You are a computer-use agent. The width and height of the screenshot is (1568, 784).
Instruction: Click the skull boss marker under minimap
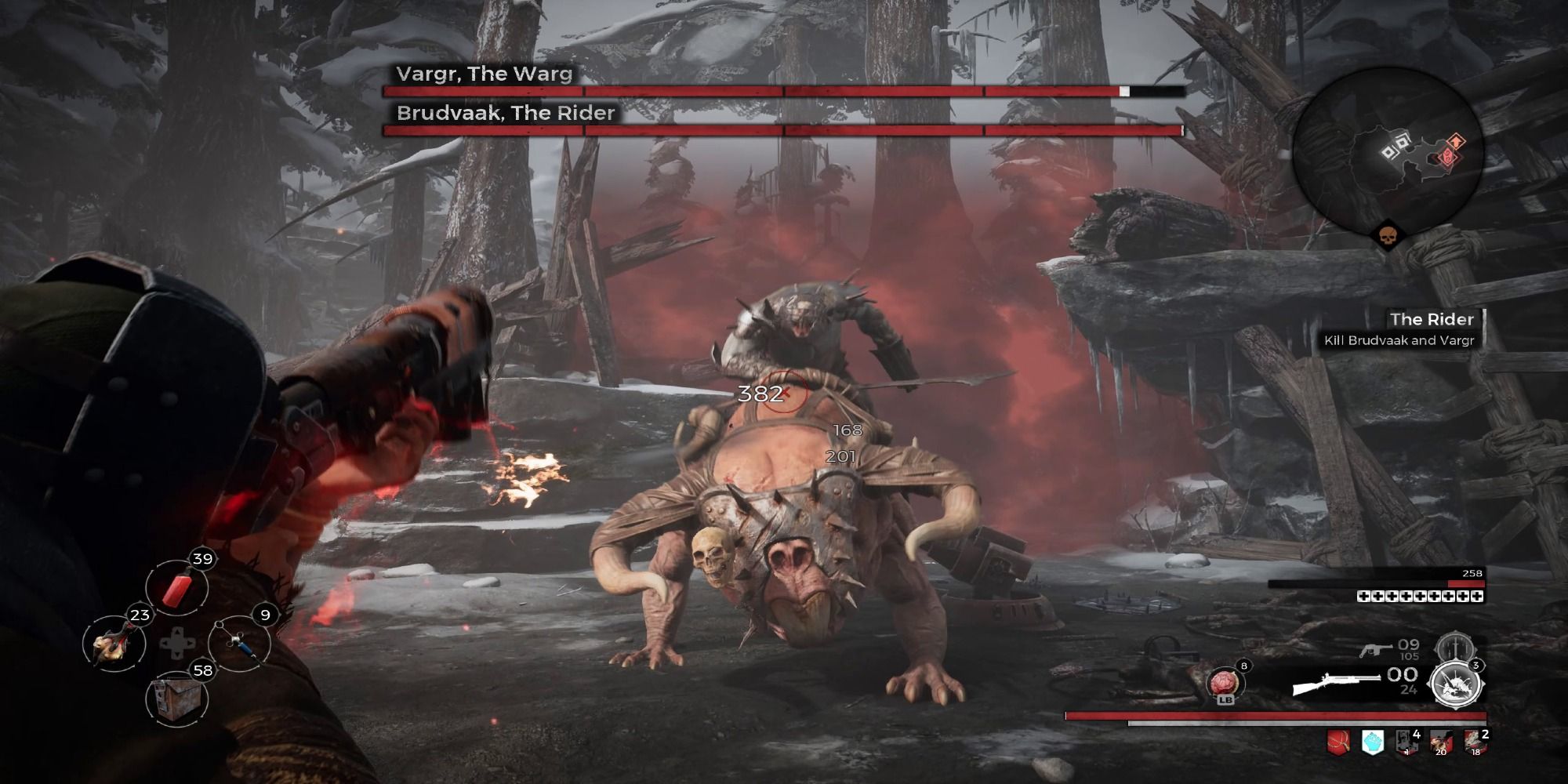click(x=1388, y=235)
